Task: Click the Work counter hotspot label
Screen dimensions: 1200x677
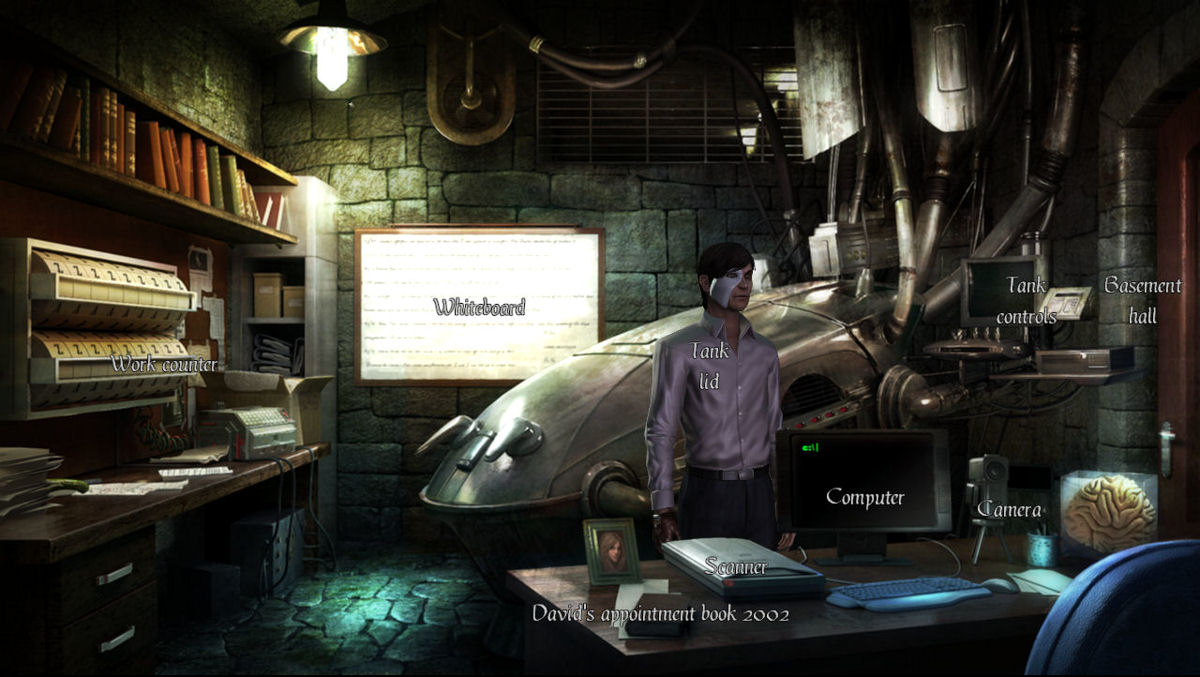Action: point(164,364)
